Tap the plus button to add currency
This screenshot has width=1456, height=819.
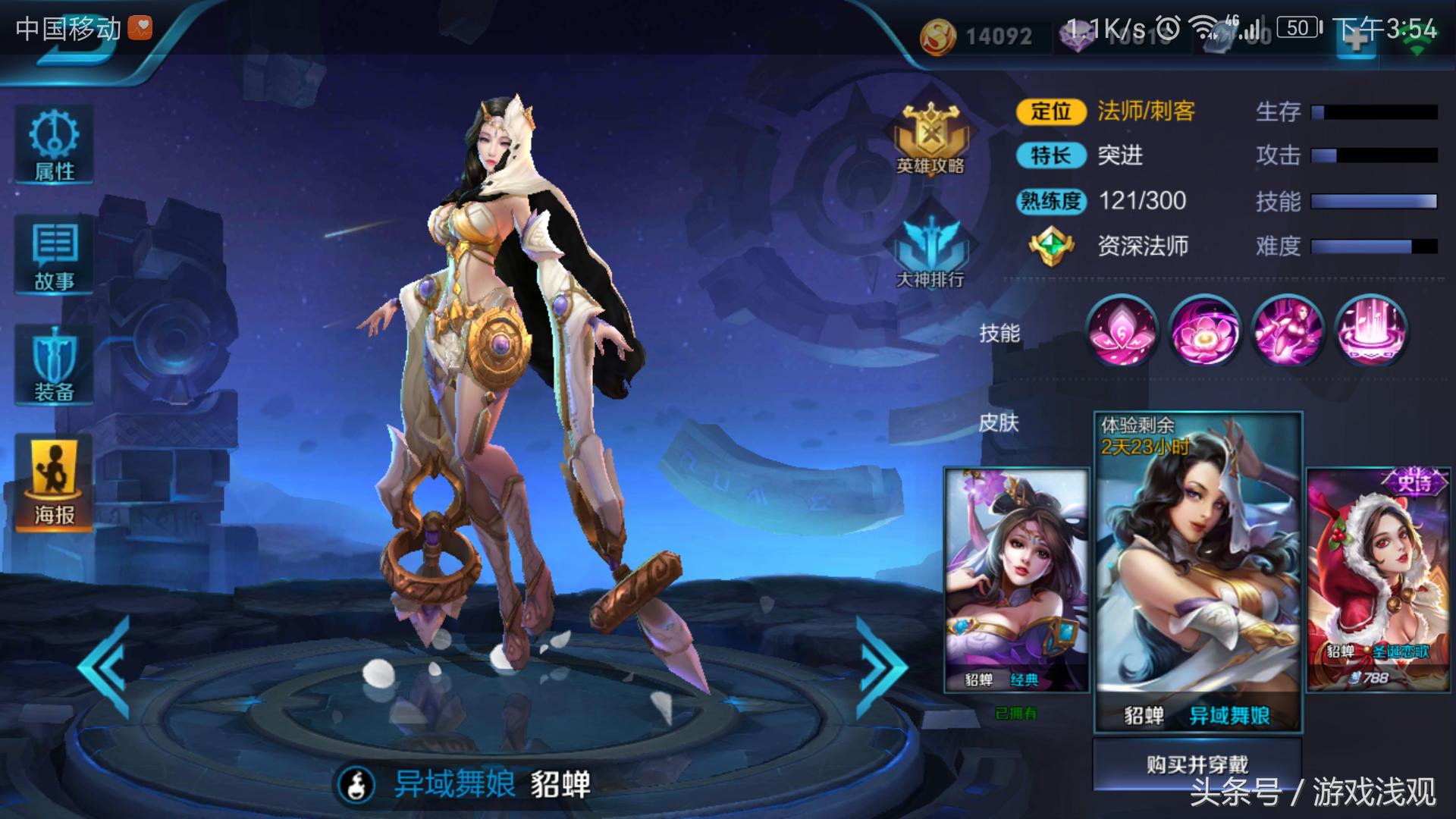(x=1356, y=38)
